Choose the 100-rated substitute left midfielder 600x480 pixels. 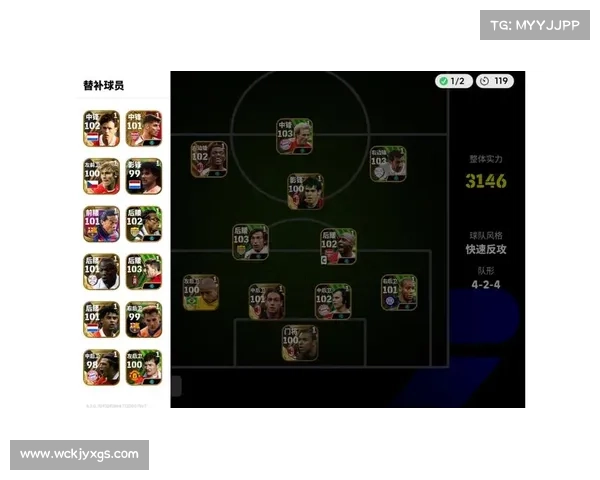pyautogui.click(x=101, y=176)
